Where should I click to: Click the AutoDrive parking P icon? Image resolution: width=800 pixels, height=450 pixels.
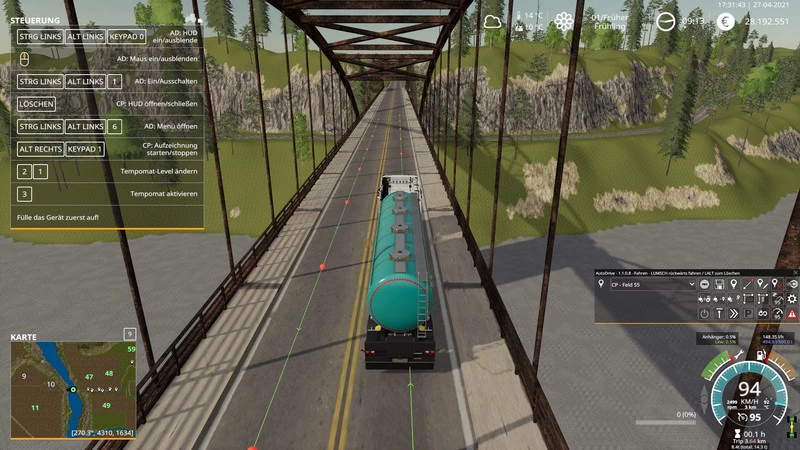(748, 314)
